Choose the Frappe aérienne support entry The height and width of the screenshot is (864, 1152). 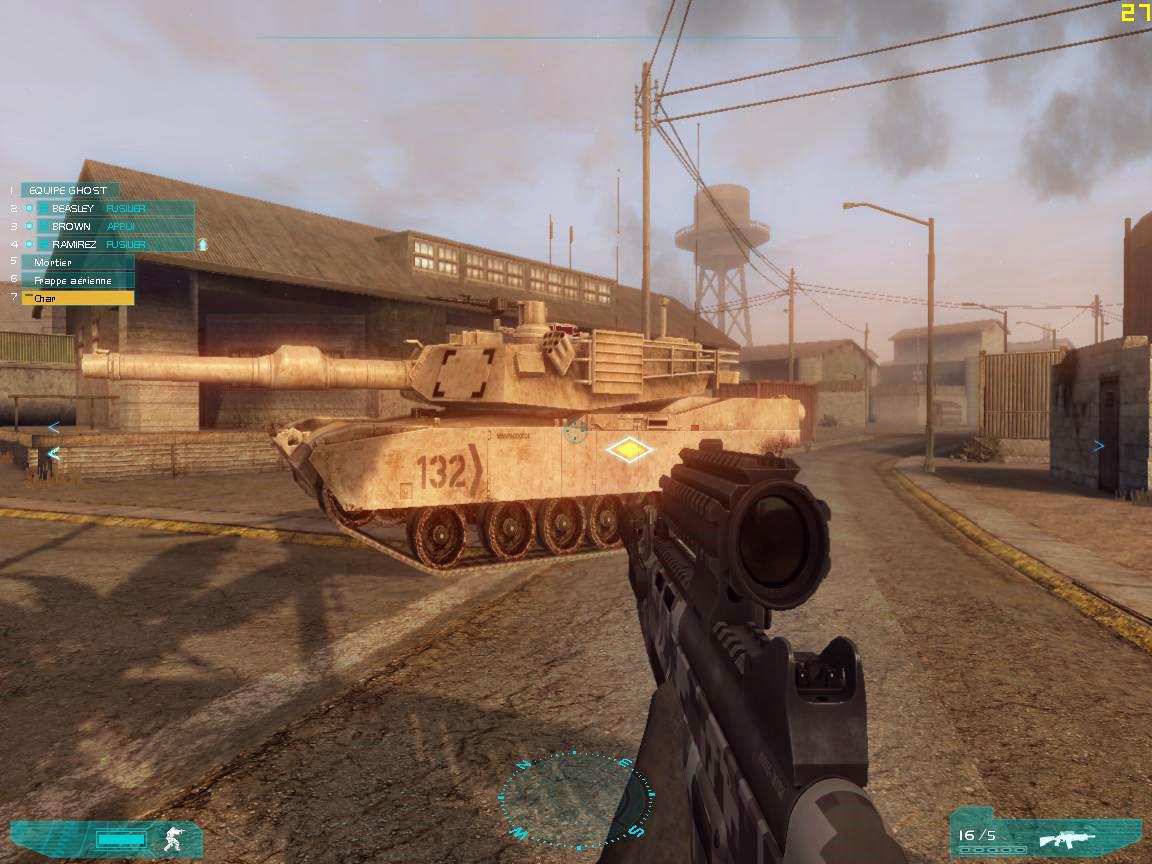pyautogui.click(x=77, y=280)
